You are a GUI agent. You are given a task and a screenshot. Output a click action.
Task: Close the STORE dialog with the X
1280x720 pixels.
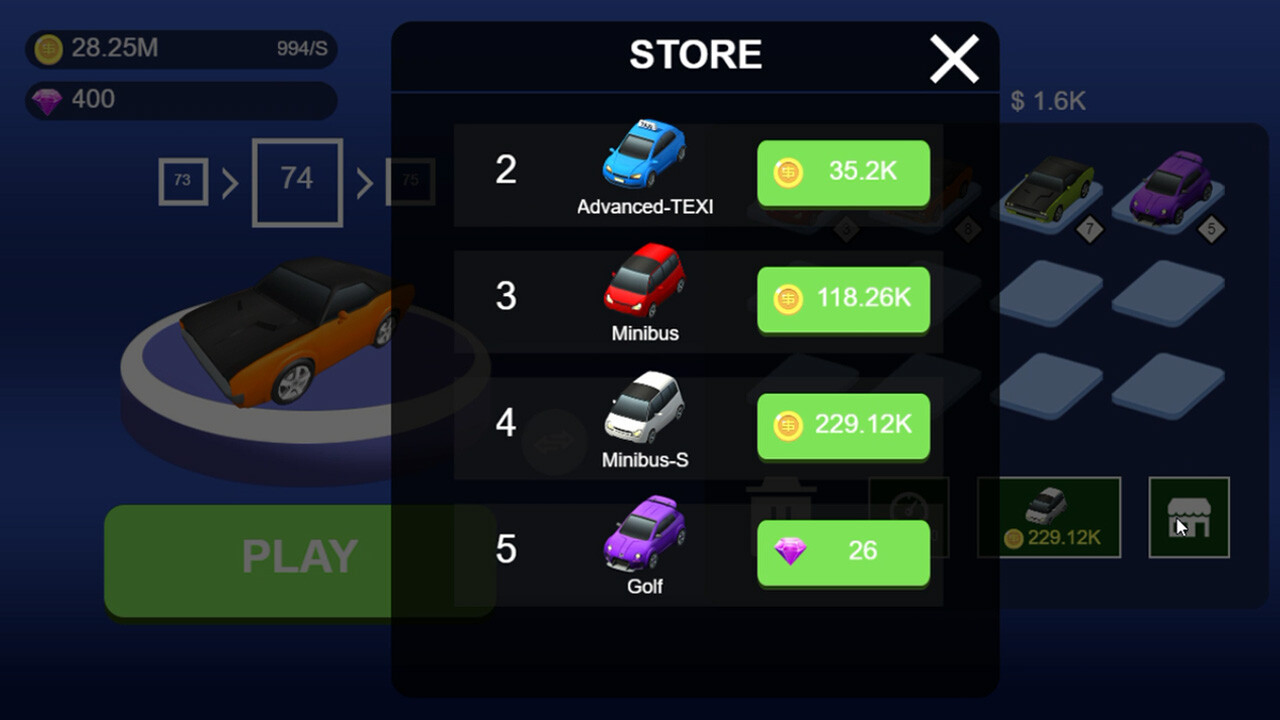point(954,59)
